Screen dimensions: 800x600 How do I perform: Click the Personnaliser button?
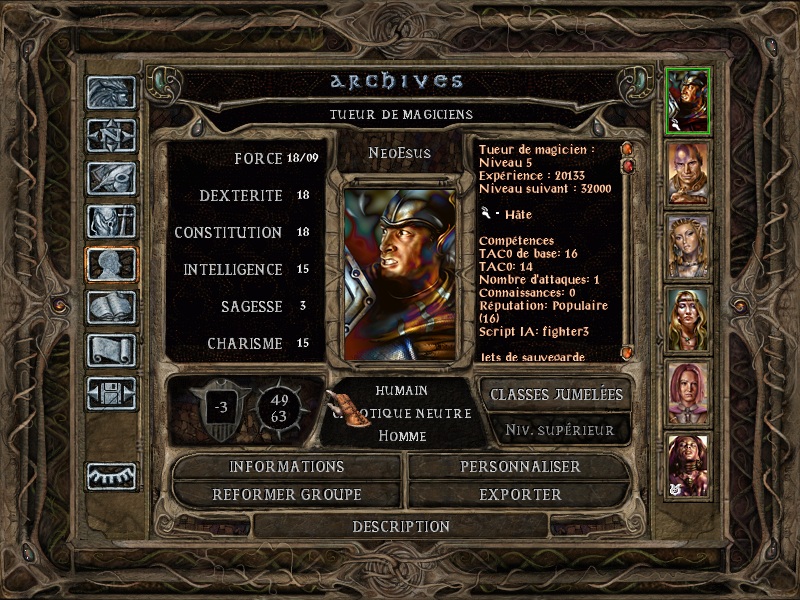pyautogui.click(x=520, y=467)
